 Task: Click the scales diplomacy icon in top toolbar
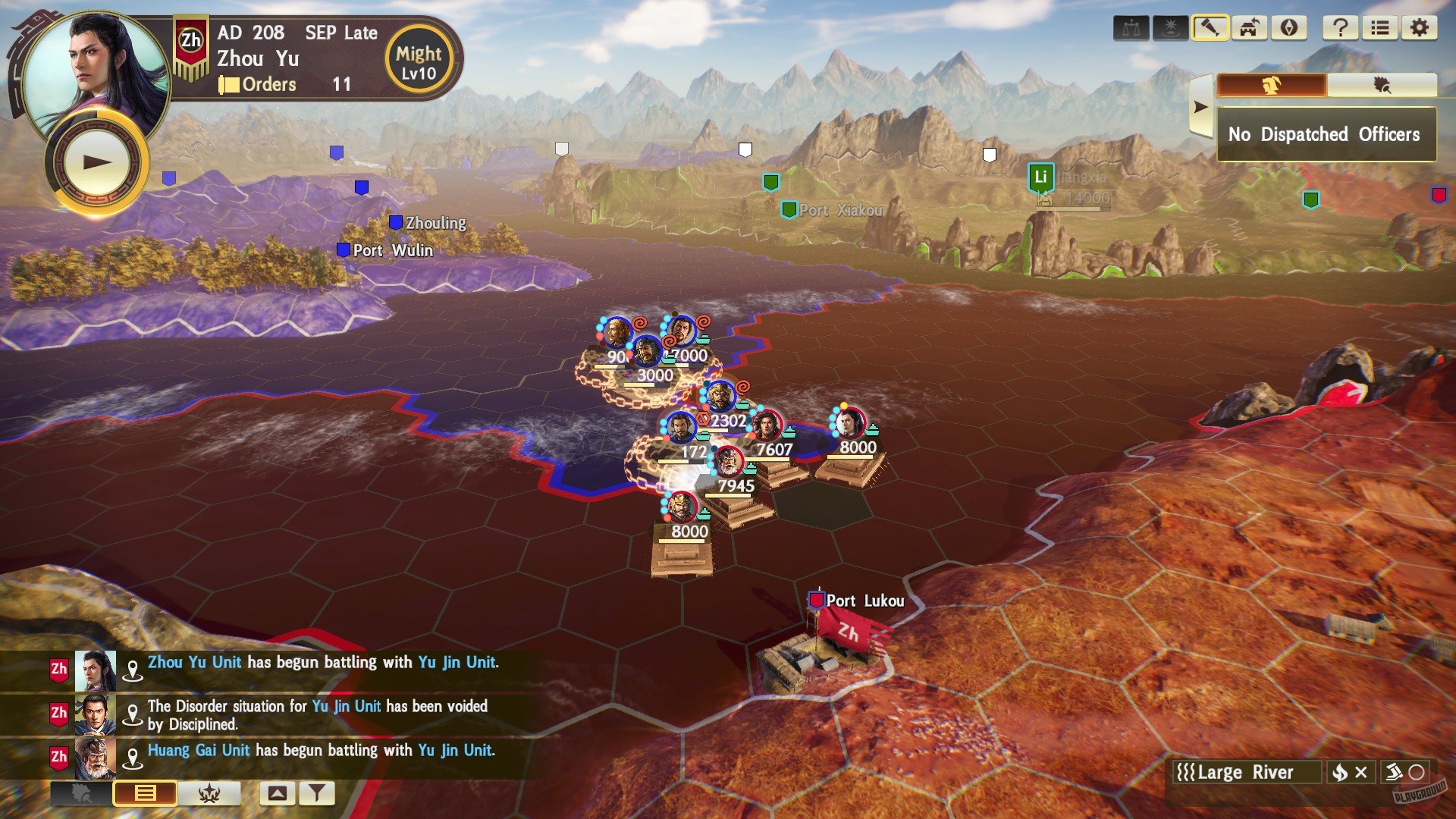(1131, 28)
